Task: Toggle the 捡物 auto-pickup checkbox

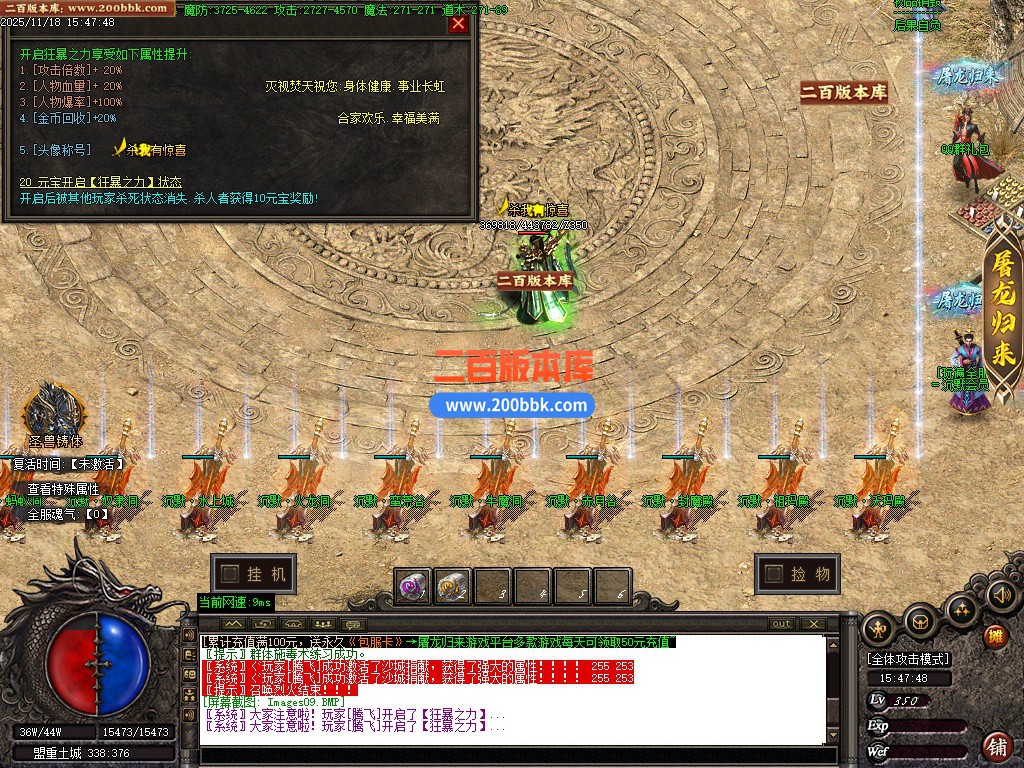Action: pyautogui.click(x=773, y=574)
